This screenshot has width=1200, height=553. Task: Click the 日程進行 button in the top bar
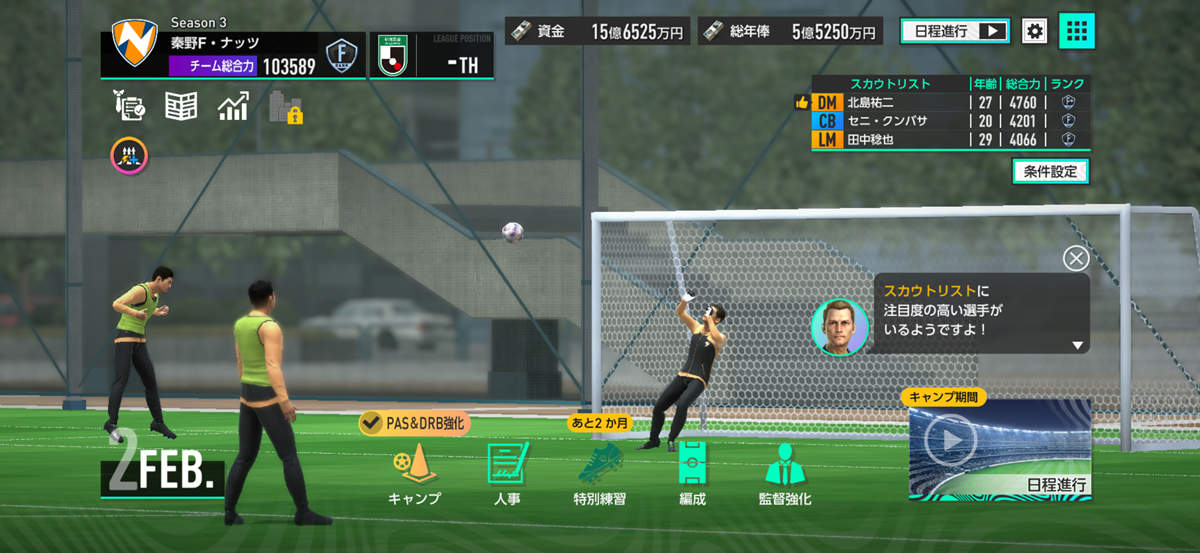click(x=954, y=31)
